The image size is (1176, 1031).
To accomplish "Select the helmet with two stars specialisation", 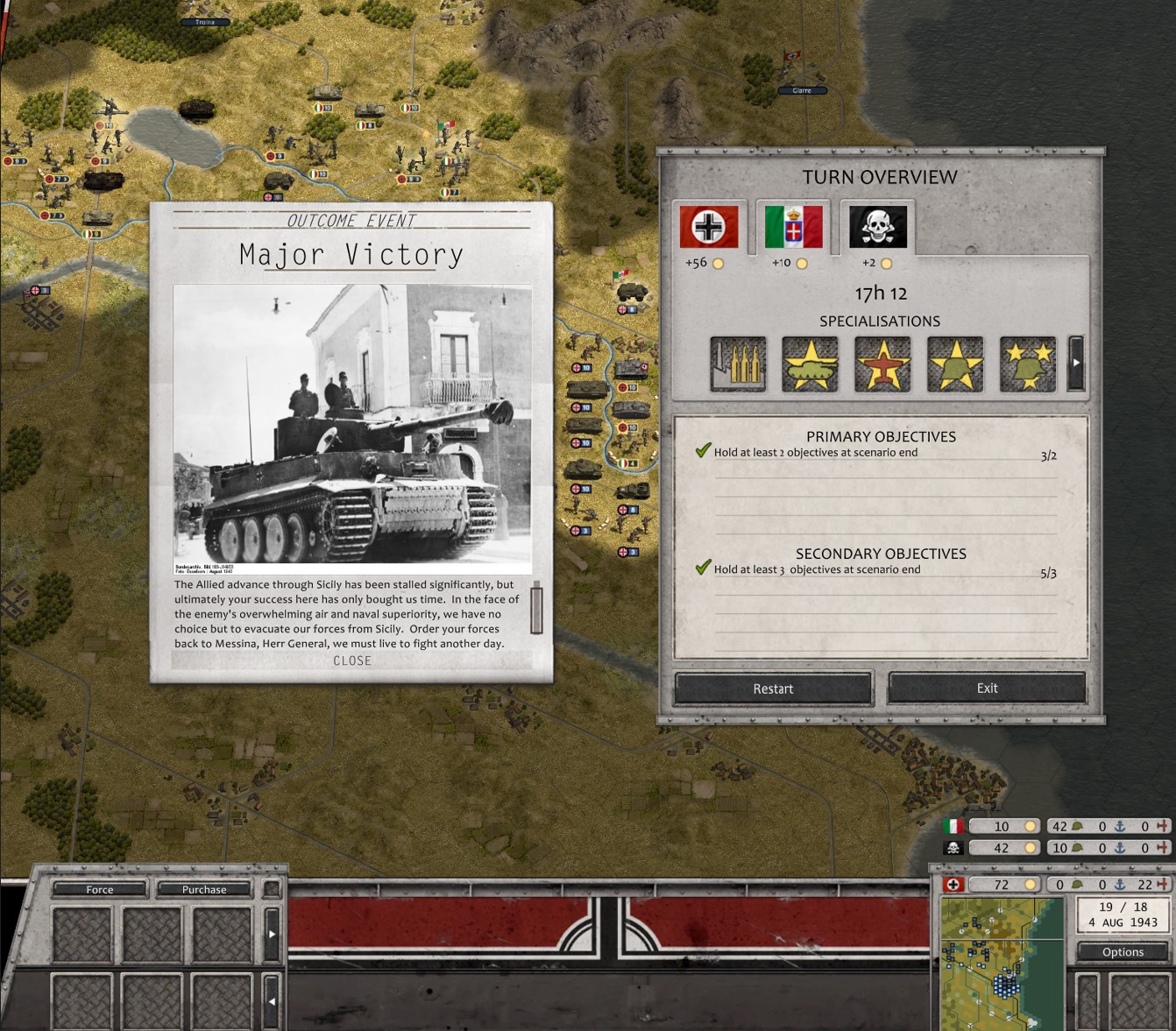I will tap(1028, 364).
